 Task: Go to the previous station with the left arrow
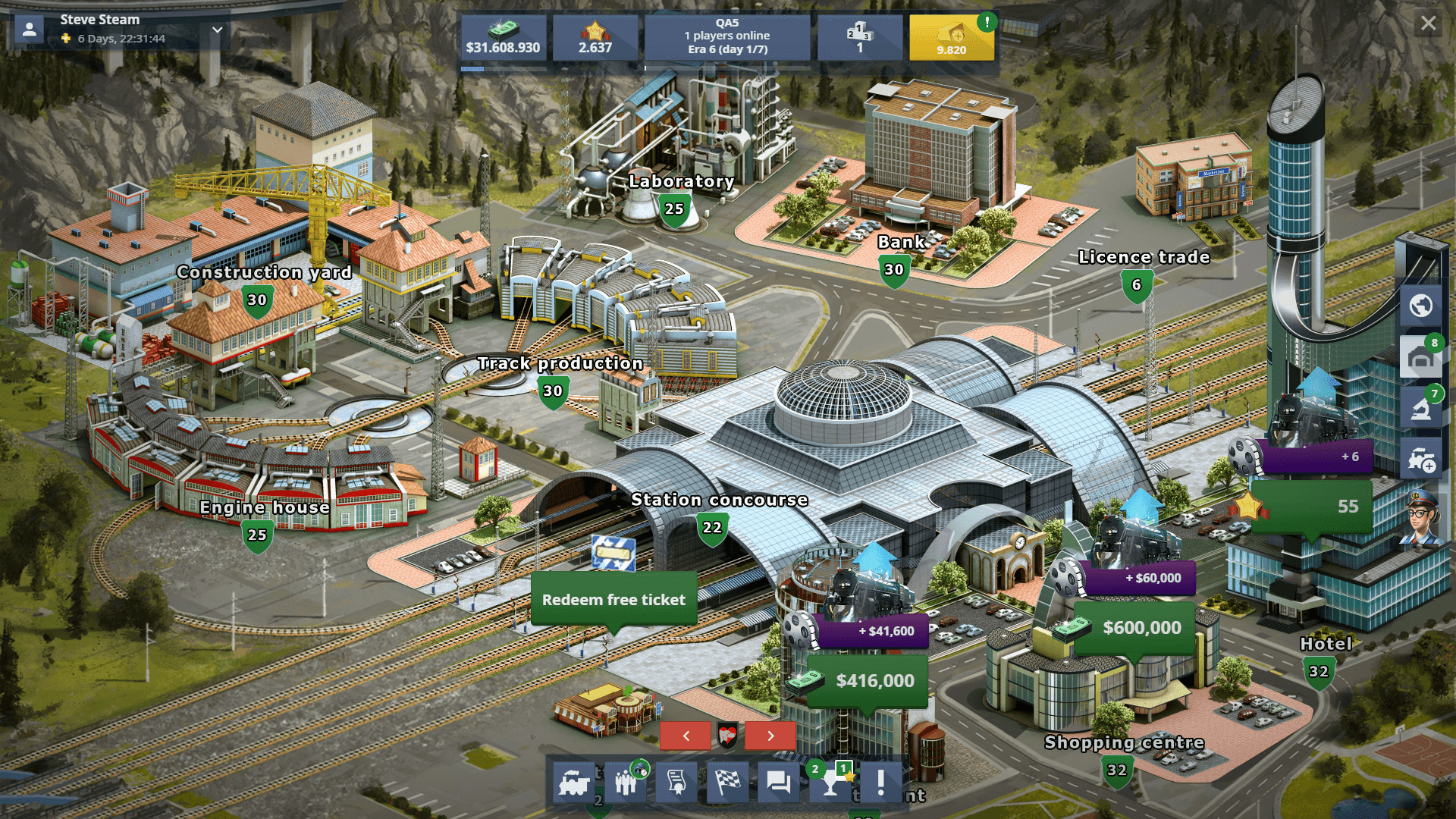686,736
